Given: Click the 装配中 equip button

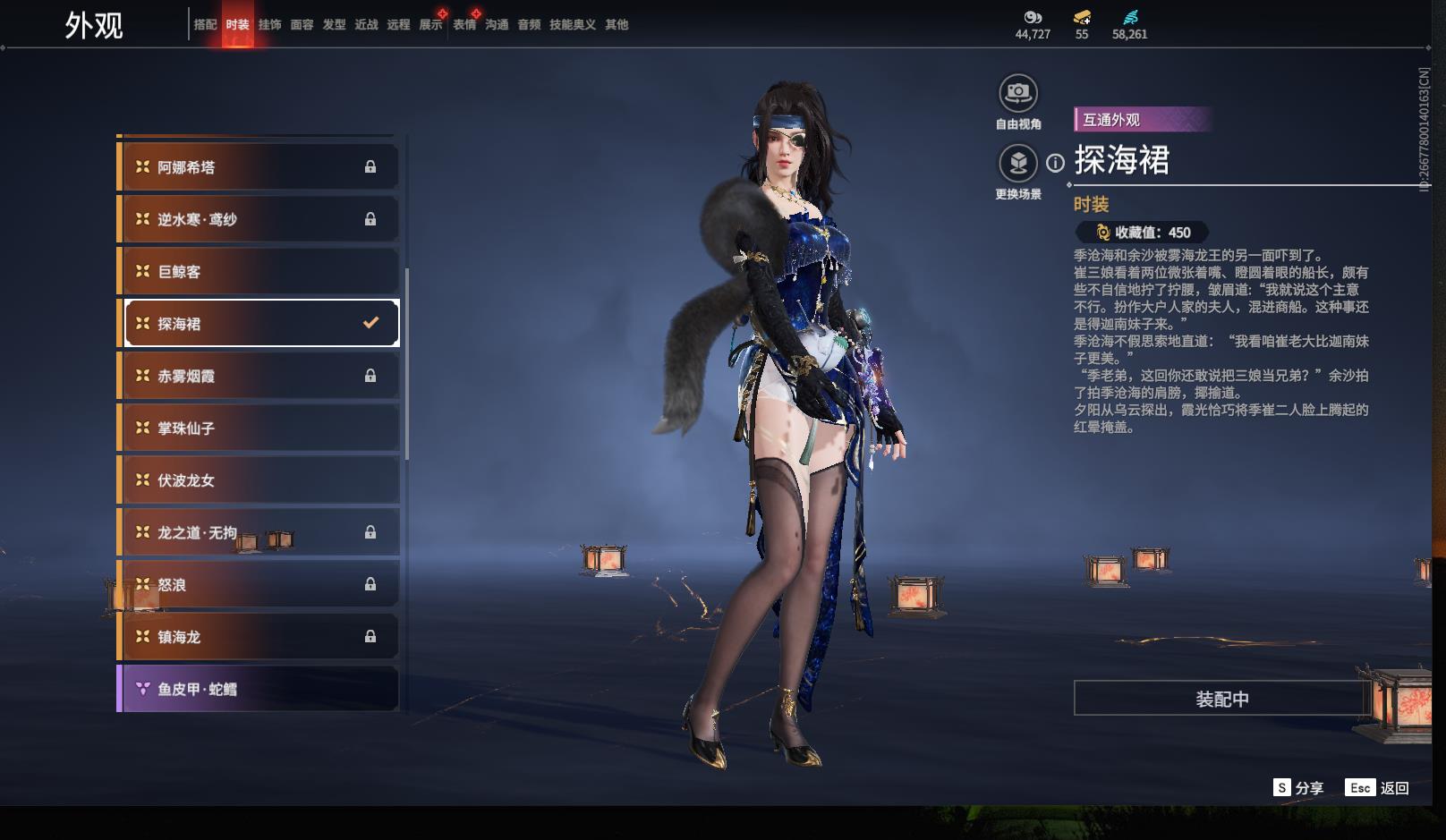Looking at the screenshot, I should coord(1221,699).
